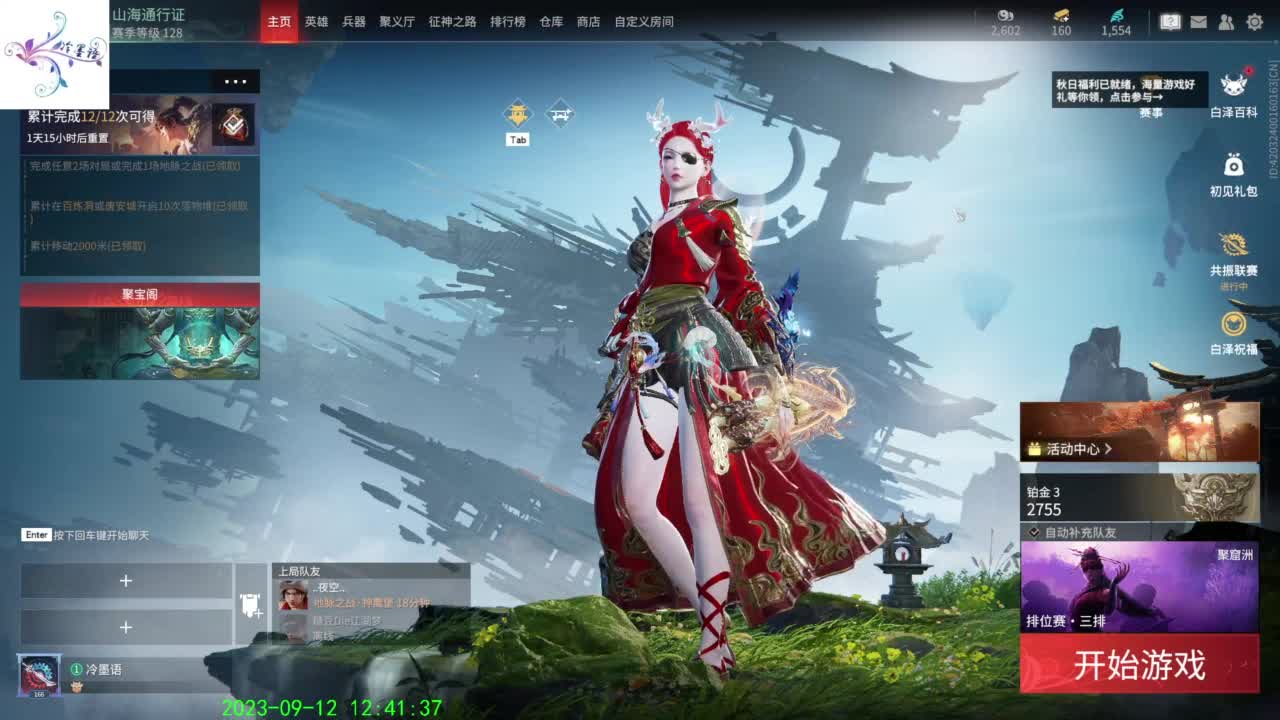The image size is (1280, 720).
Task: Open the 聚宝阁 treasure shop button
Action: click(138, 295)
